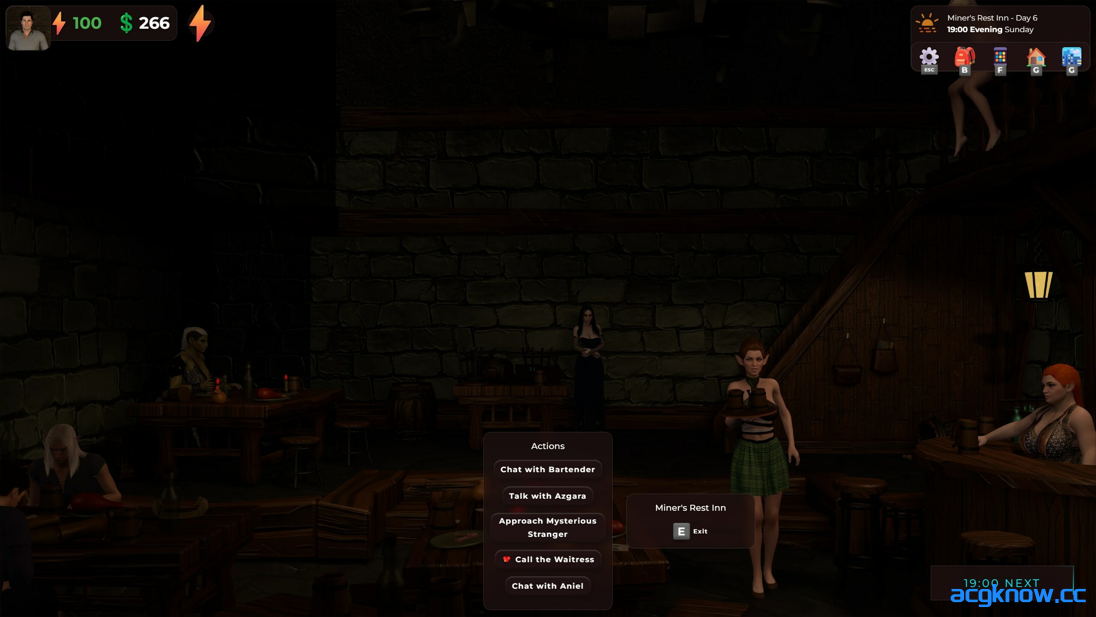Open the city map icon

(x=1071, y=57)
